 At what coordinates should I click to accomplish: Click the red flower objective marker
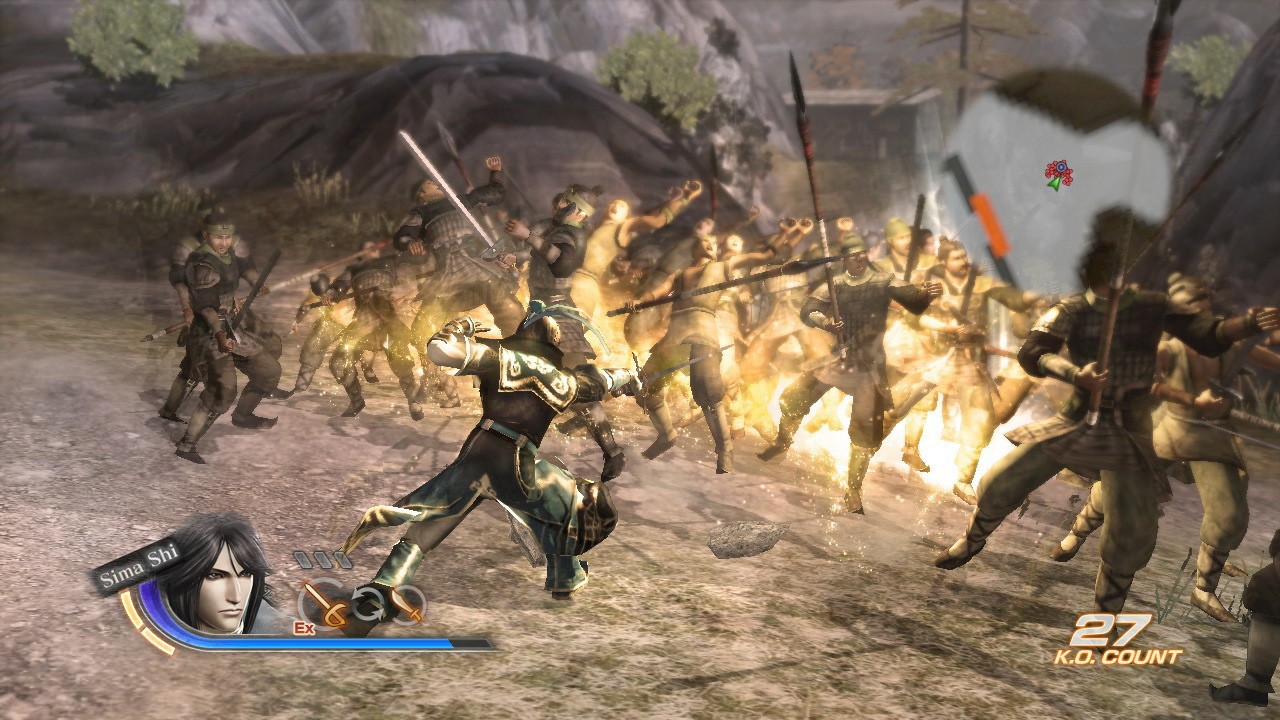point(1060,167)
